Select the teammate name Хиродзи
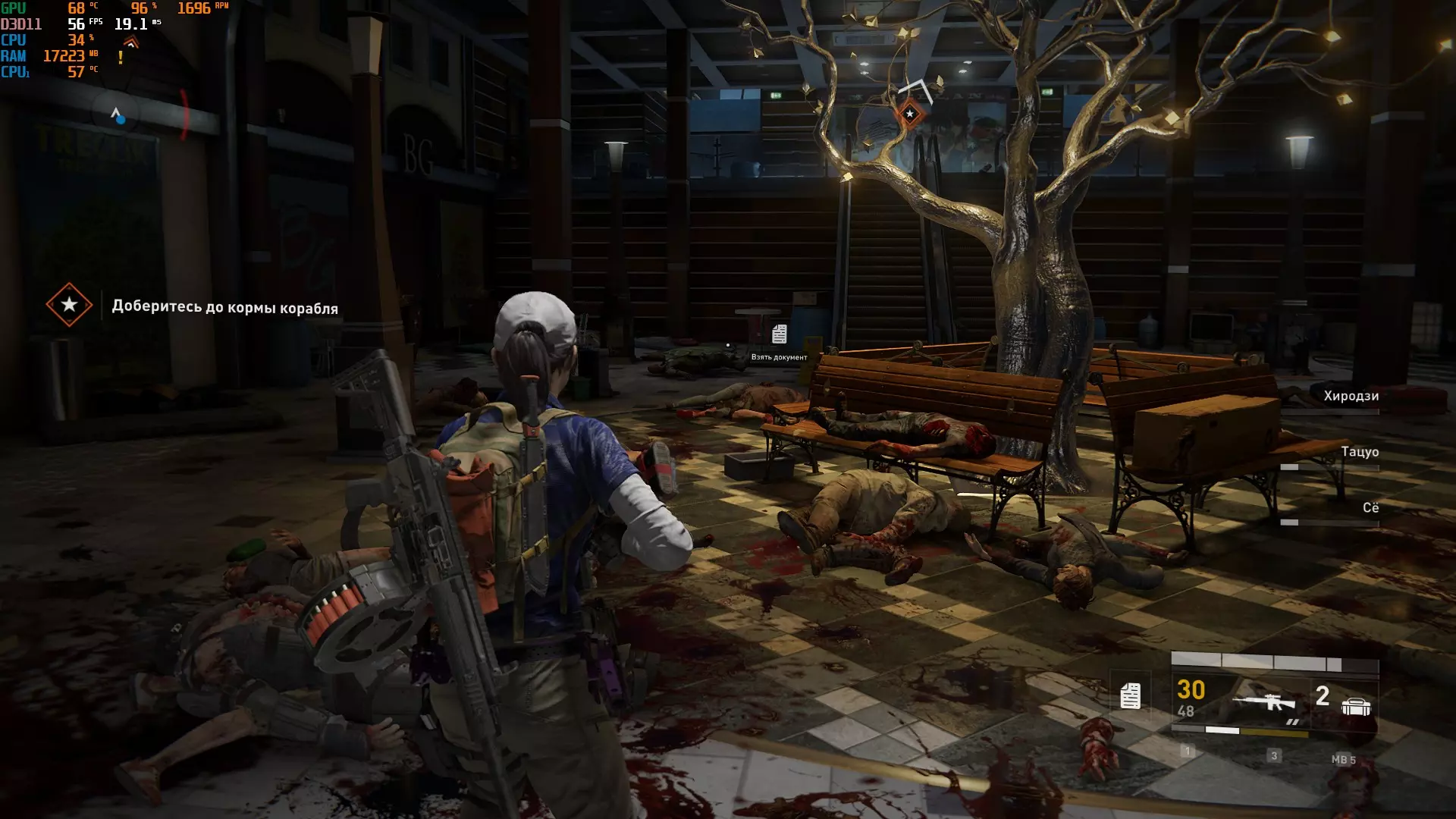 (x=1351, y=396)
